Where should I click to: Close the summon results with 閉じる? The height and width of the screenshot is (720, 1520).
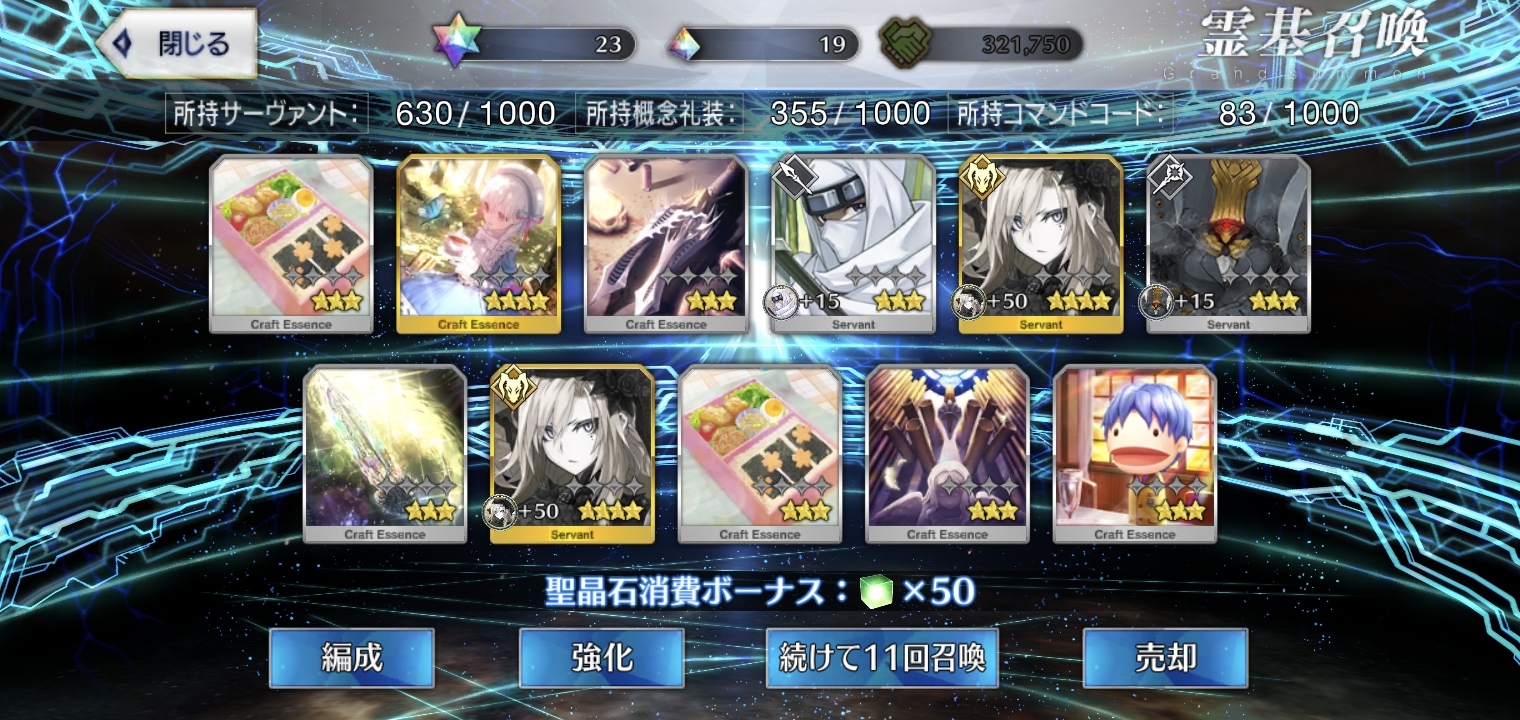(181, 44)
